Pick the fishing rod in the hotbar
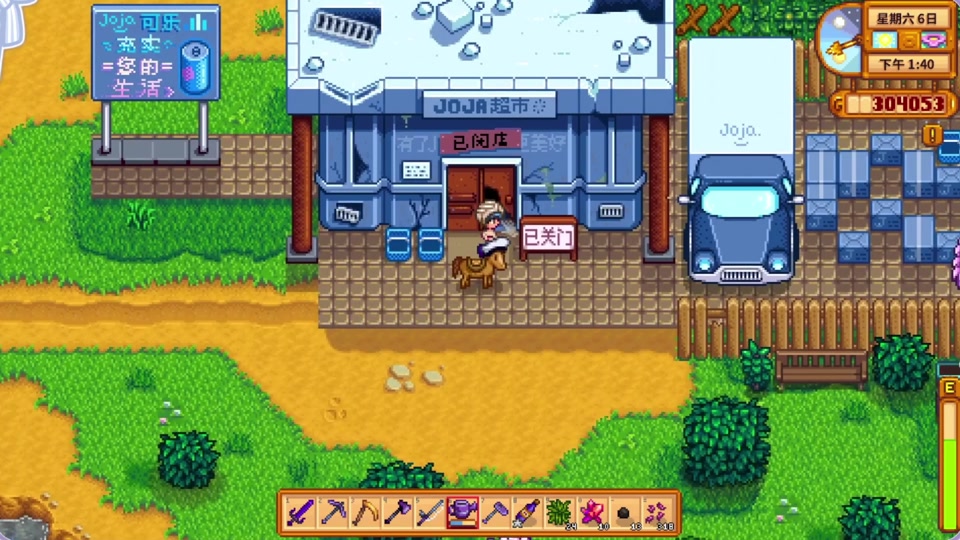The width and height of the screenshot is (960, 540). [x=430, y=512]
